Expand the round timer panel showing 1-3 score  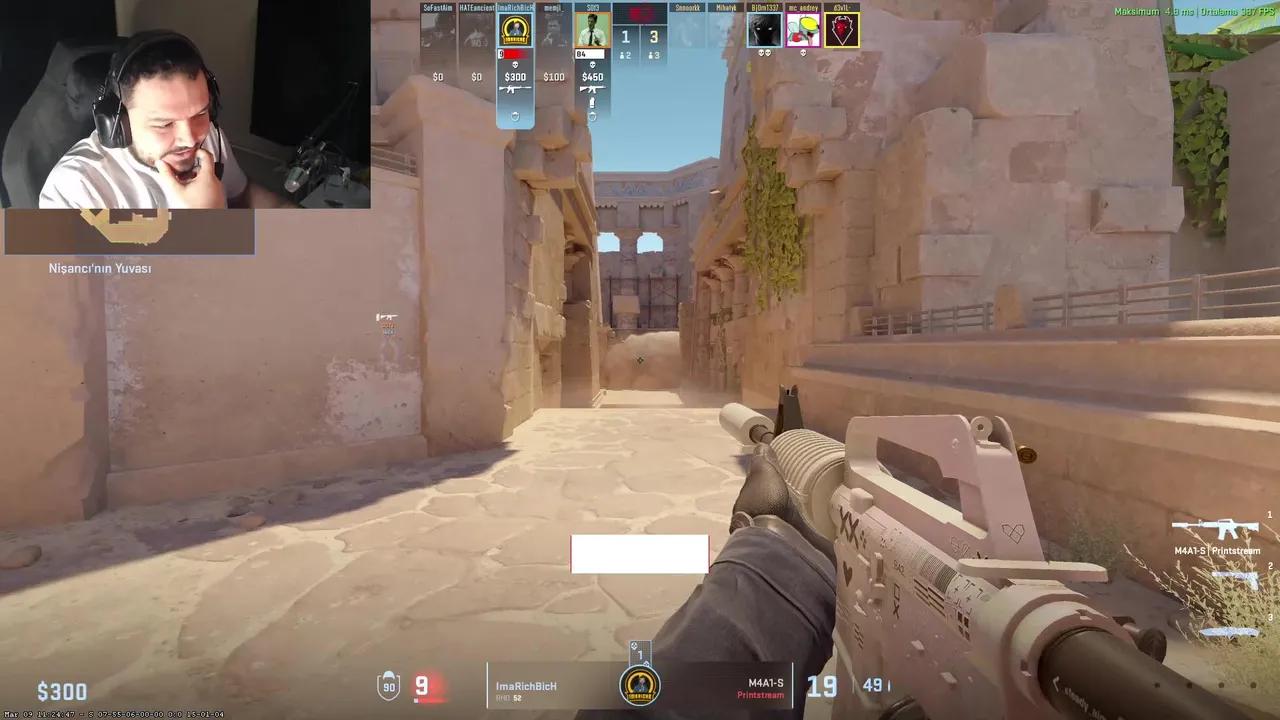pyautogui.click(x=641, y=36)
